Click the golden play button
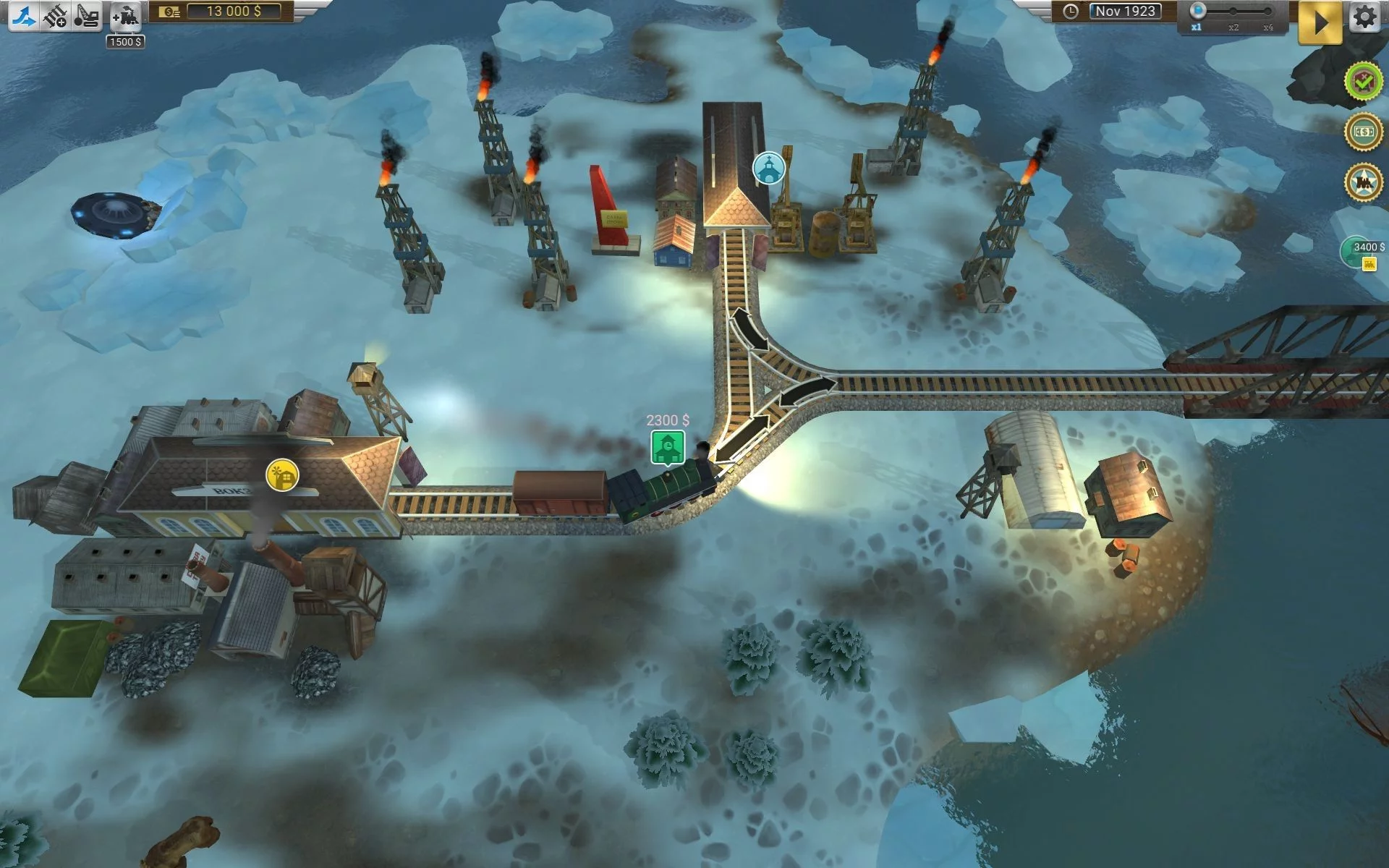The height and width of the screenshot is (868, 1389). [x=1320, y=22]
